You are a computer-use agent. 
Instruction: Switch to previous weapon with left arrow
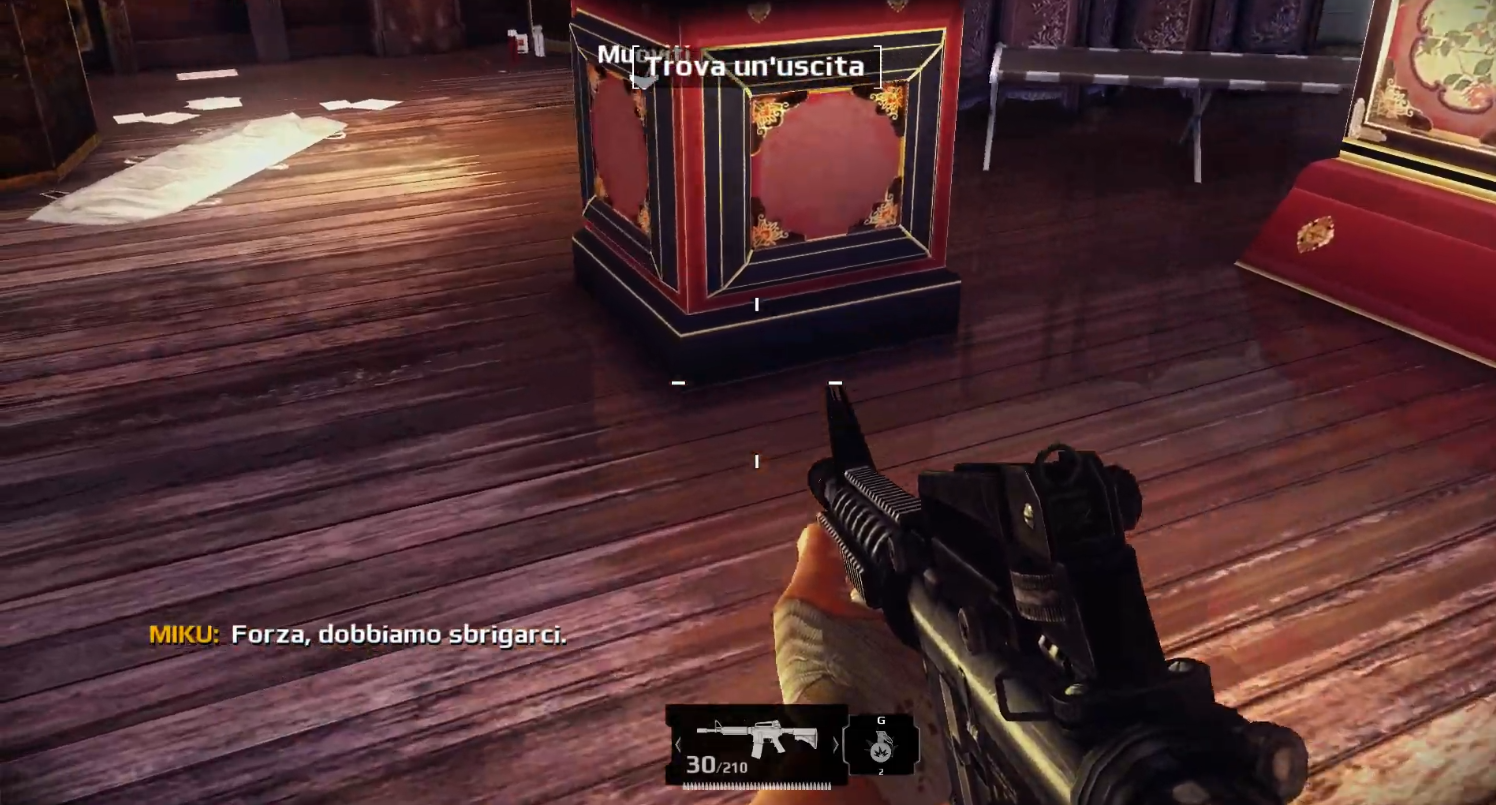(x=678, y=745)
